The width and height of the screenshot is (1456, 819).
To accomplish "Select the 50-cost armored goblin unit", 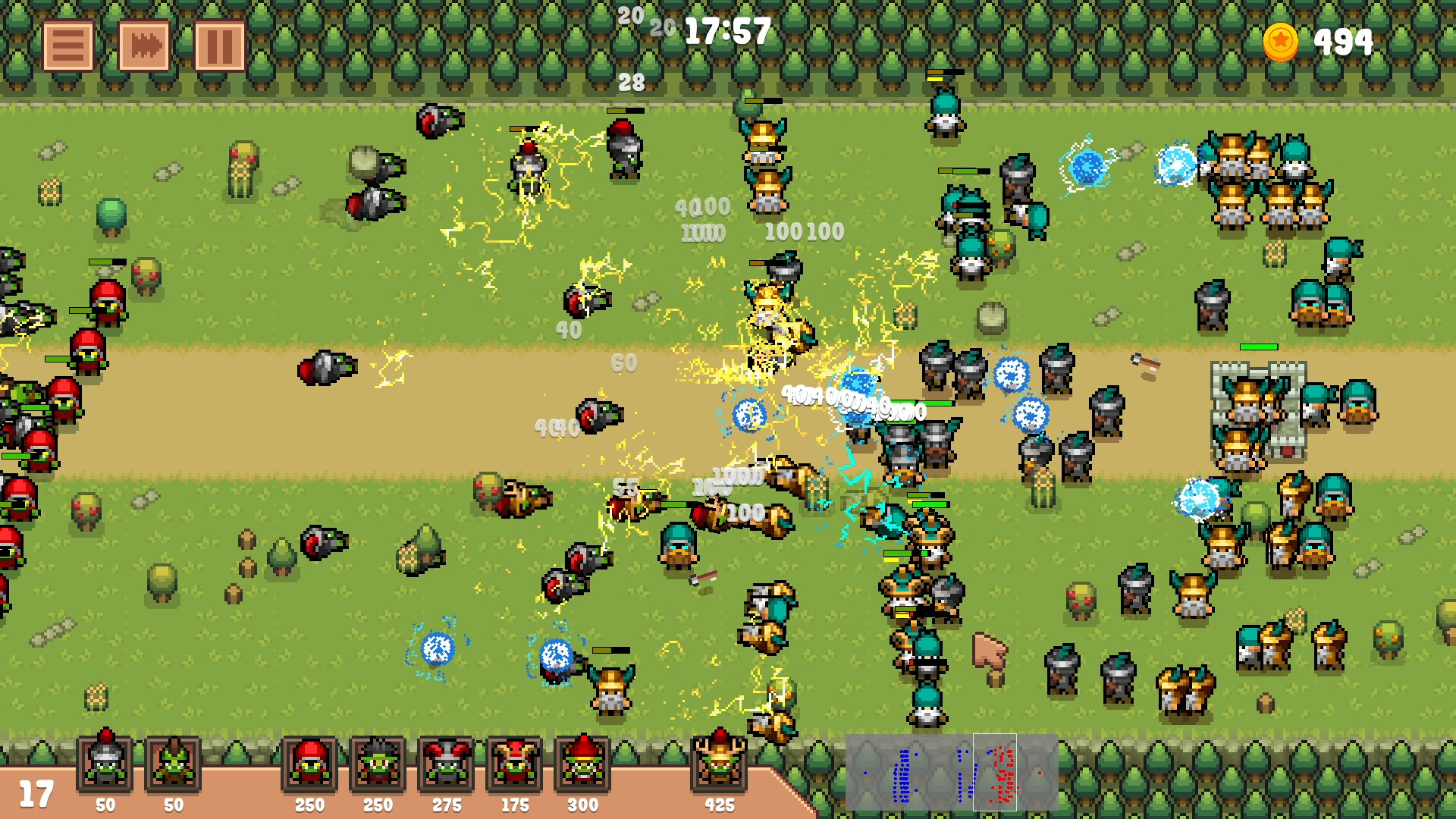I will pyautogui.click(x=106, y=764).
